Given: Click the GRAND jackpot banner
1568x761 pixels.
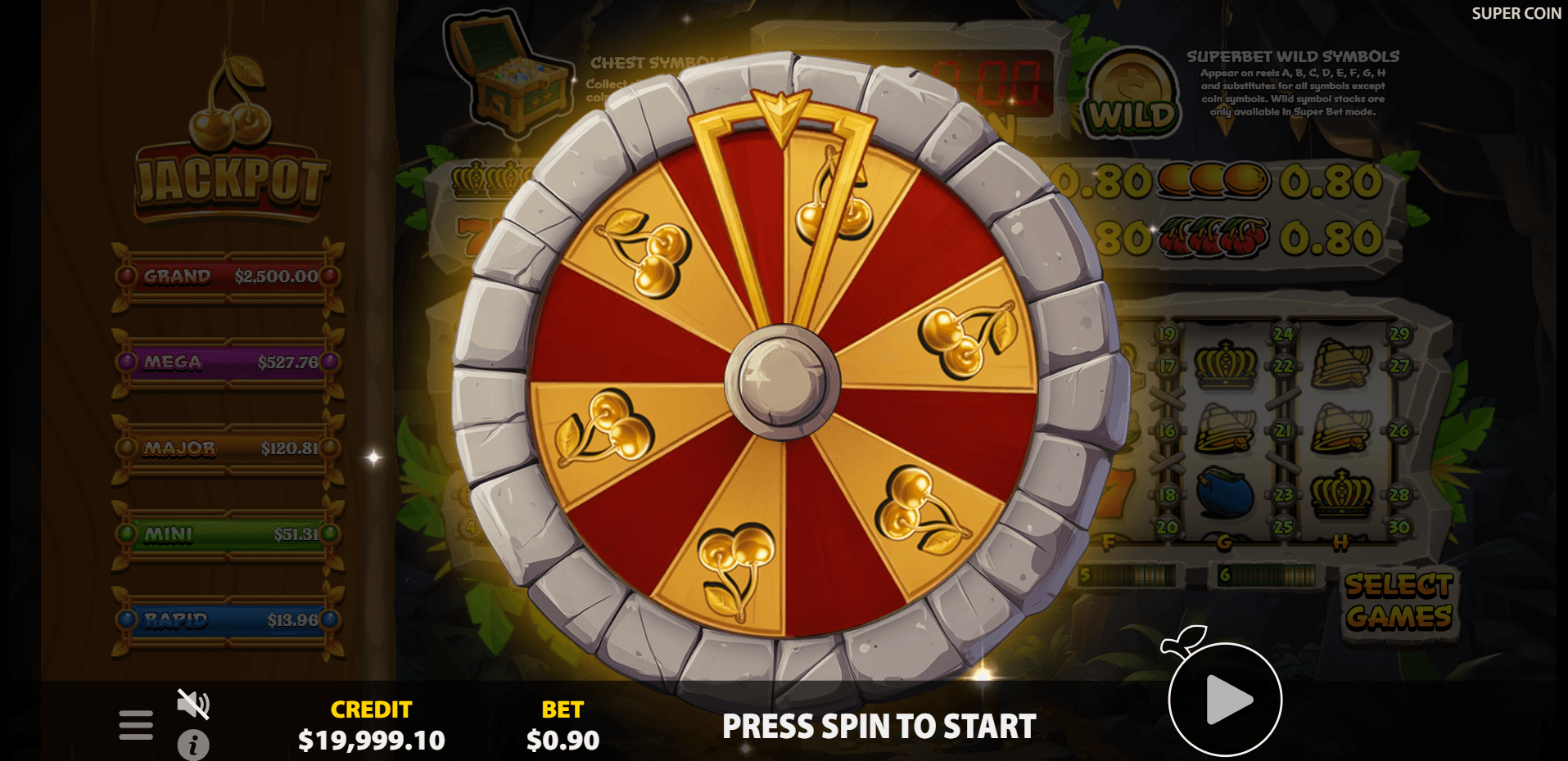Looking at the screenshot, I should (228, 277).
